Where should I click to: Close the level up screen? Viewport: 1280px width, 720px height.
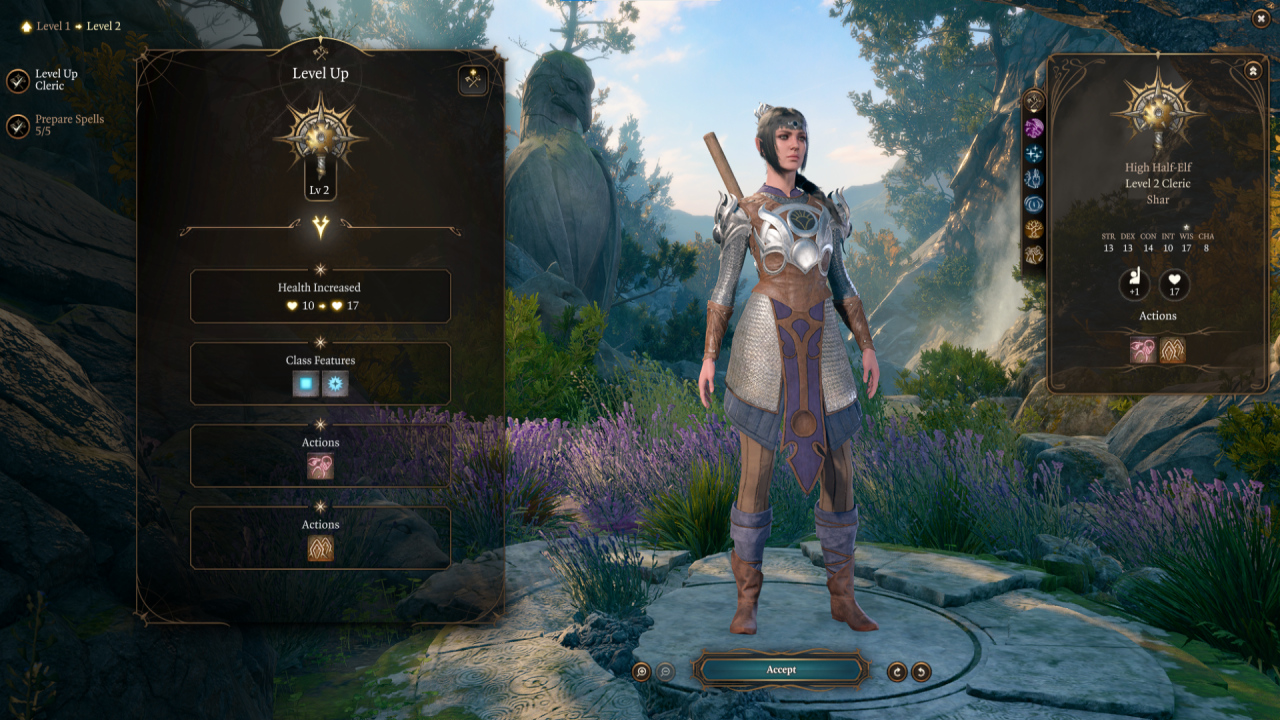click(1260, 17)
